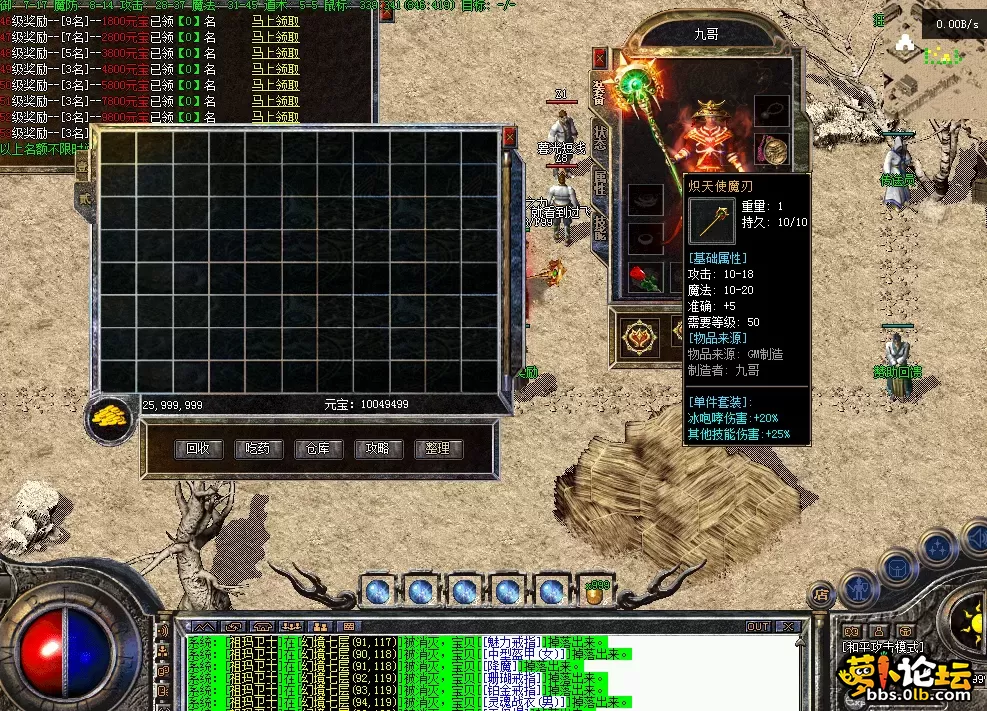
Task: Click the 吃药 potion button
Action: (258, 449)
